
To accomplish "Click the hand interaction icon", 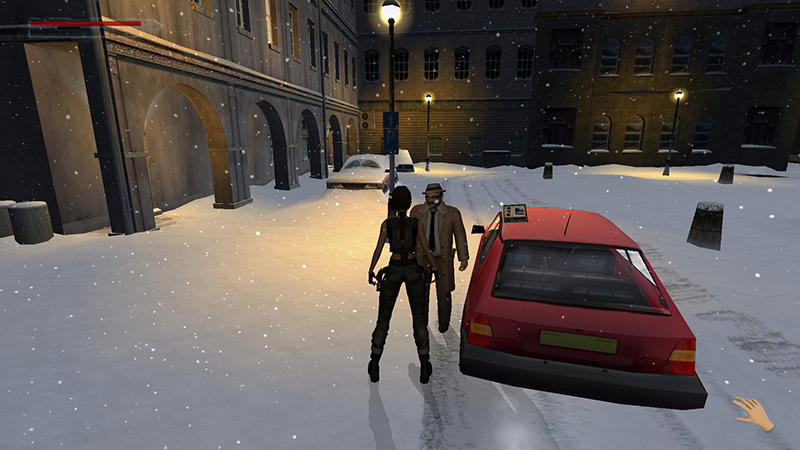I will pyautogui.click(x=753, y=413).
